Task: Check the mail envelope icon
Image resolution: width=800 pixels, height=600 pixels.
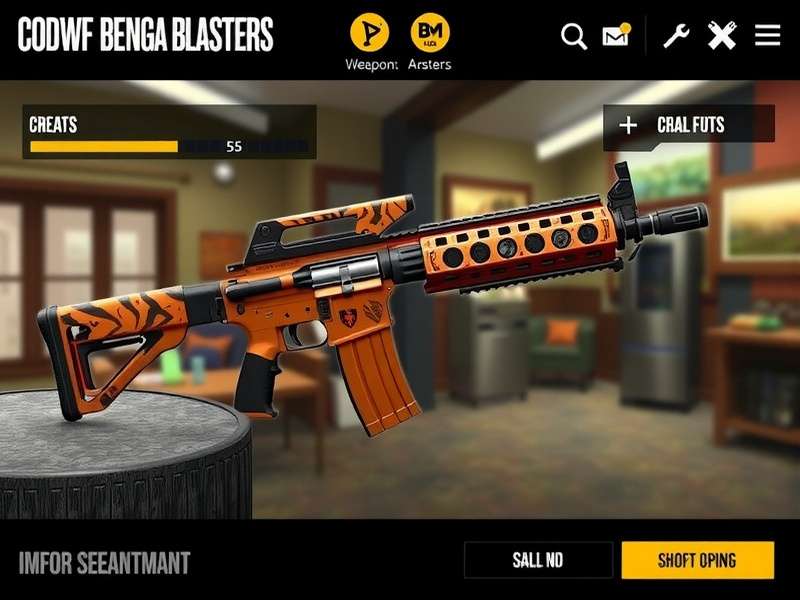Action: 616,37
